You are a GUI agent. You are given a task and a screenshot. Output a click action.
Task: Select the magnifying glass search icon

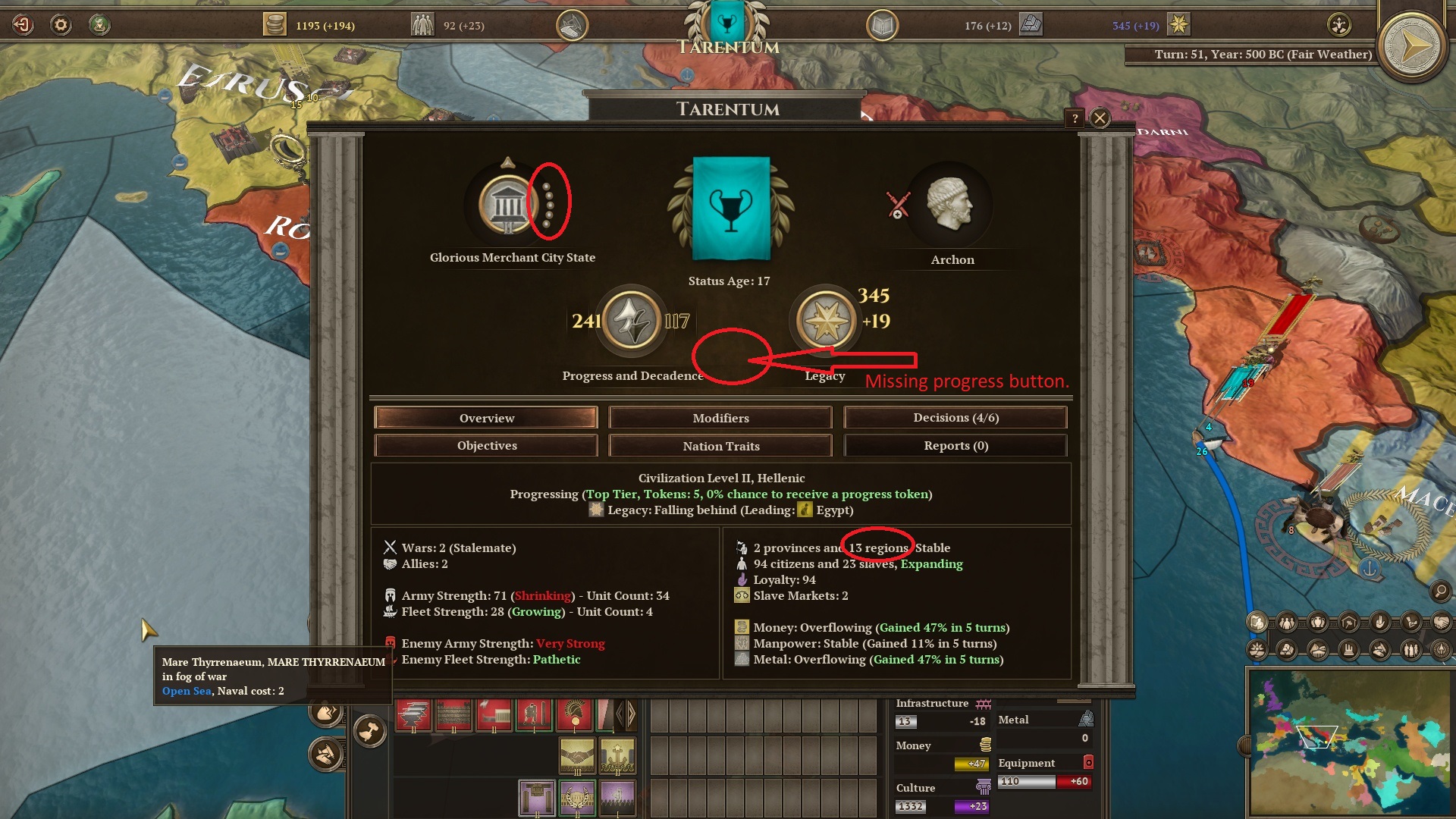pyautogui.click(x=1439, y=592)
